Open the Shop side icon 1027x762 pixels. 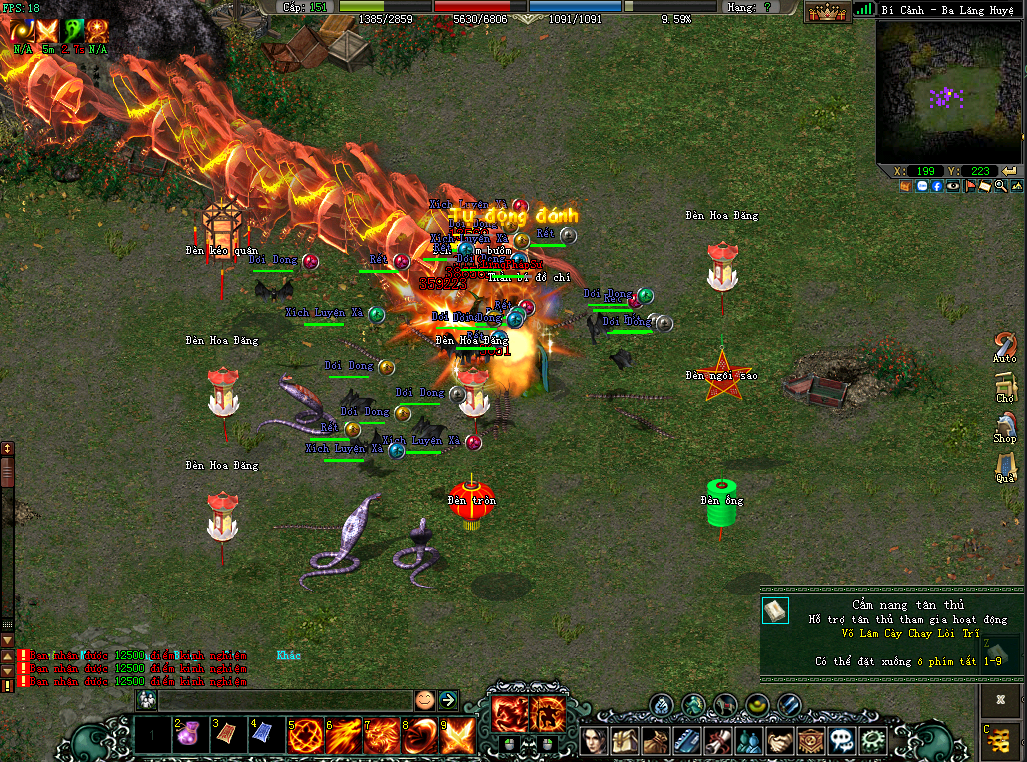click(x=1005, y=427)
